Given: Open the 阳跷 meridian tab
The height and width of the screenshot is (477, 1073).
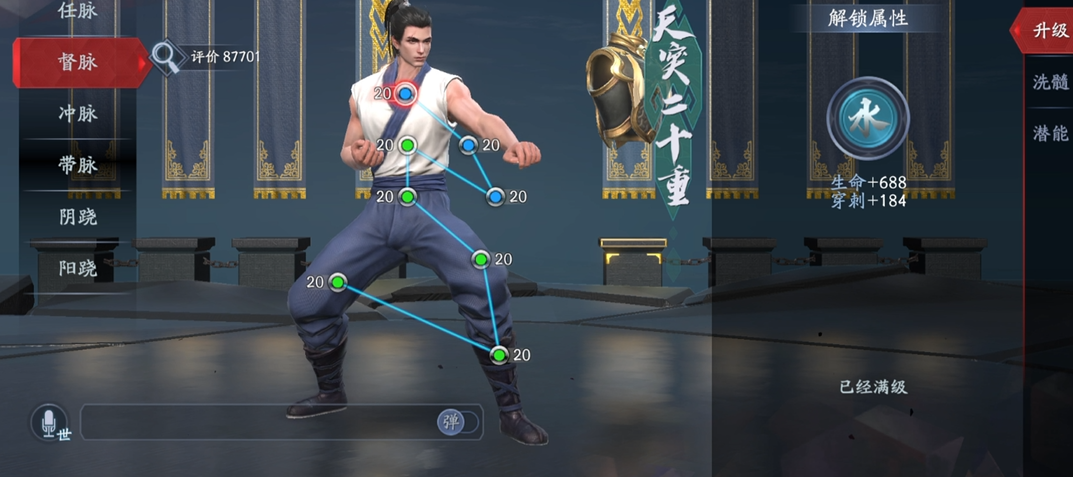Looking at the screenshot, I should pyautogui.click(x=78, y=267).
